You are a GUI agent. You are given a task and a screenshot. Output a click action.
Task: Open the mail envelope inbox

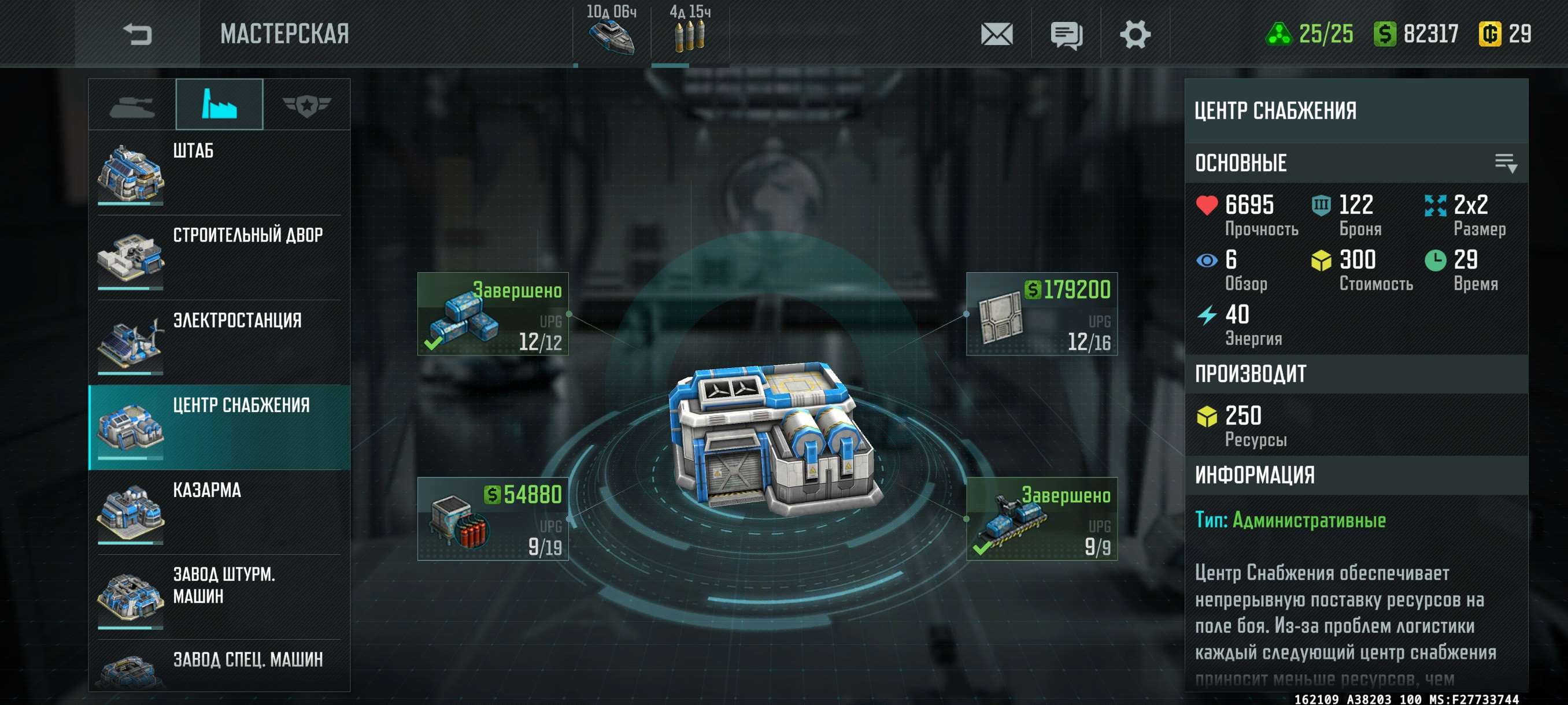(x=996, y=34)
